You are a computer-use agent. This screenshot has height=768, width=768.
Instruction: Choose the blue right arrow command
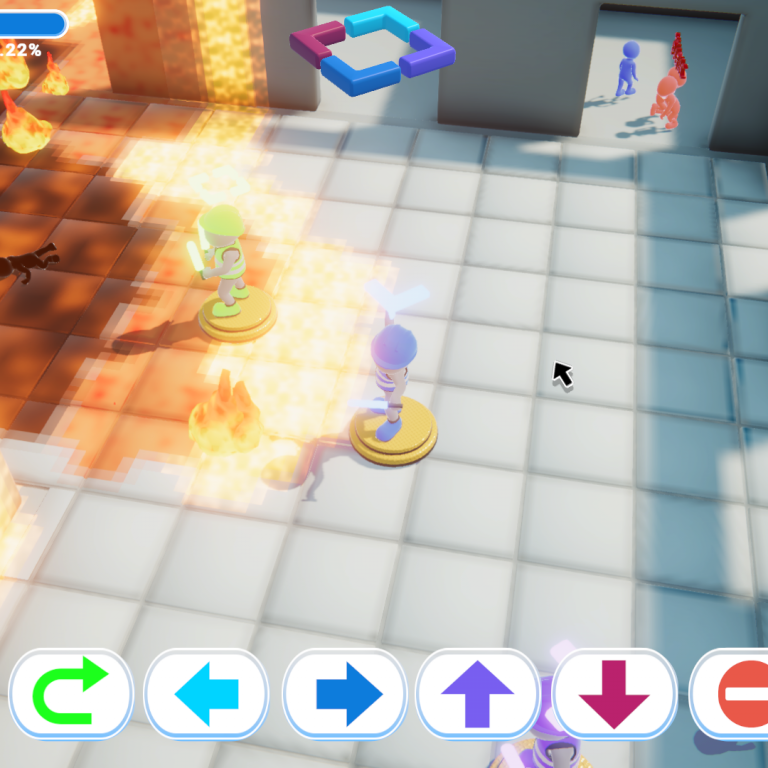click(x=345, y=693)
